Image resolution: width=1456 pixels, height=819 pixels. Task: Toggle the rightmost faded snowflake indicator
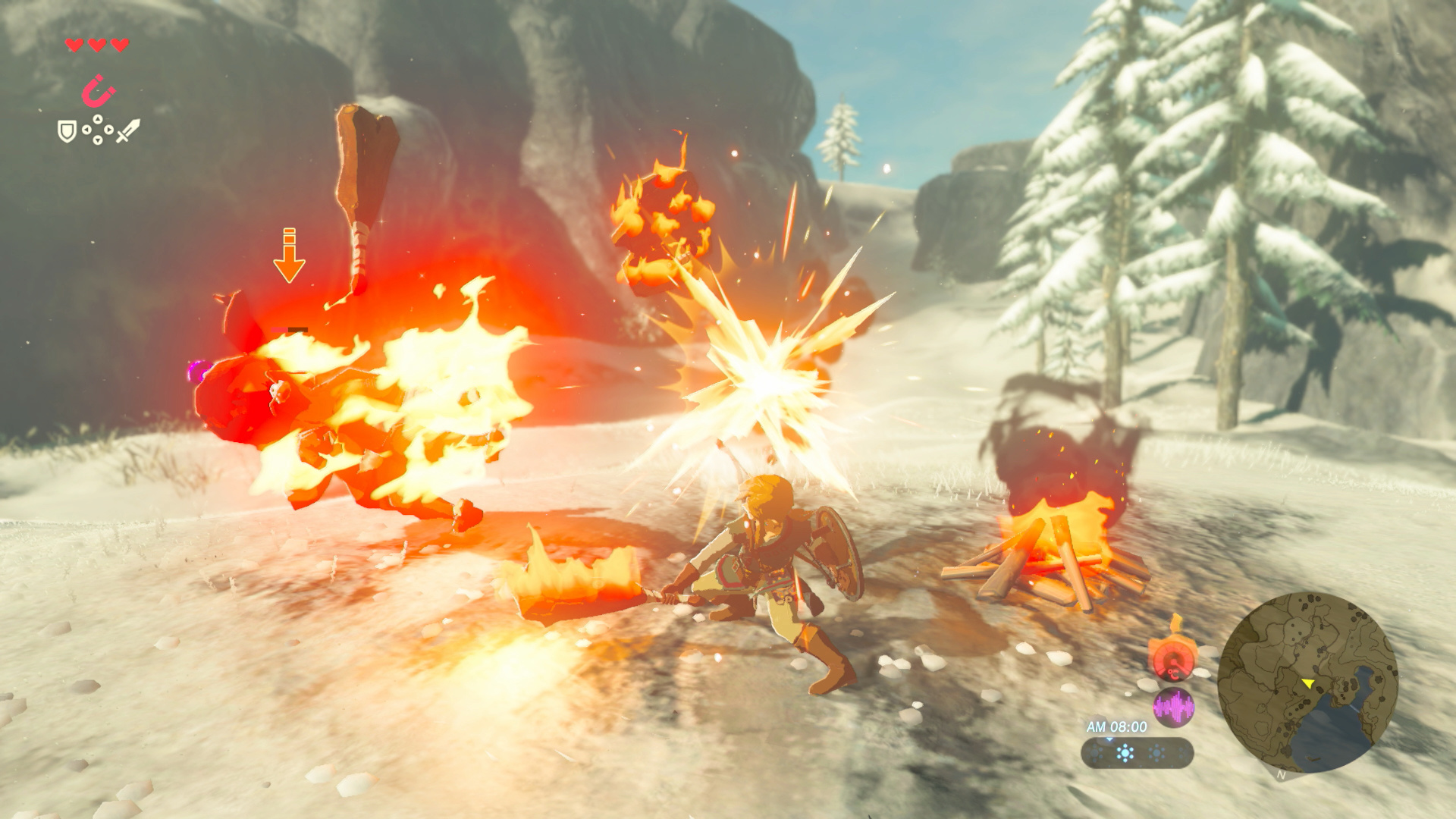coord(1183,752)
